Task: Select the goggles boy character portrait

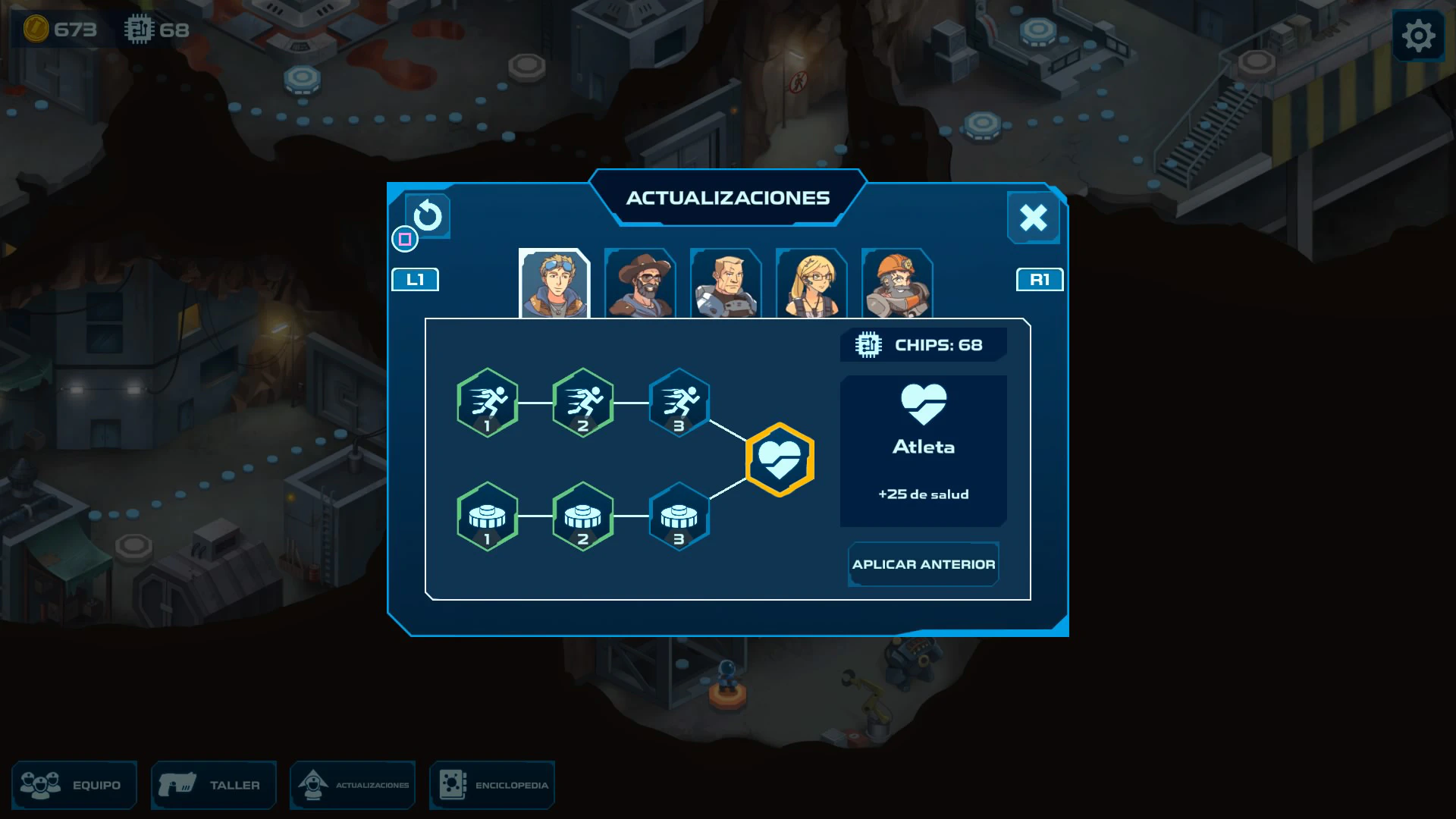Action: pyautogui.click(x=554, y=284)
